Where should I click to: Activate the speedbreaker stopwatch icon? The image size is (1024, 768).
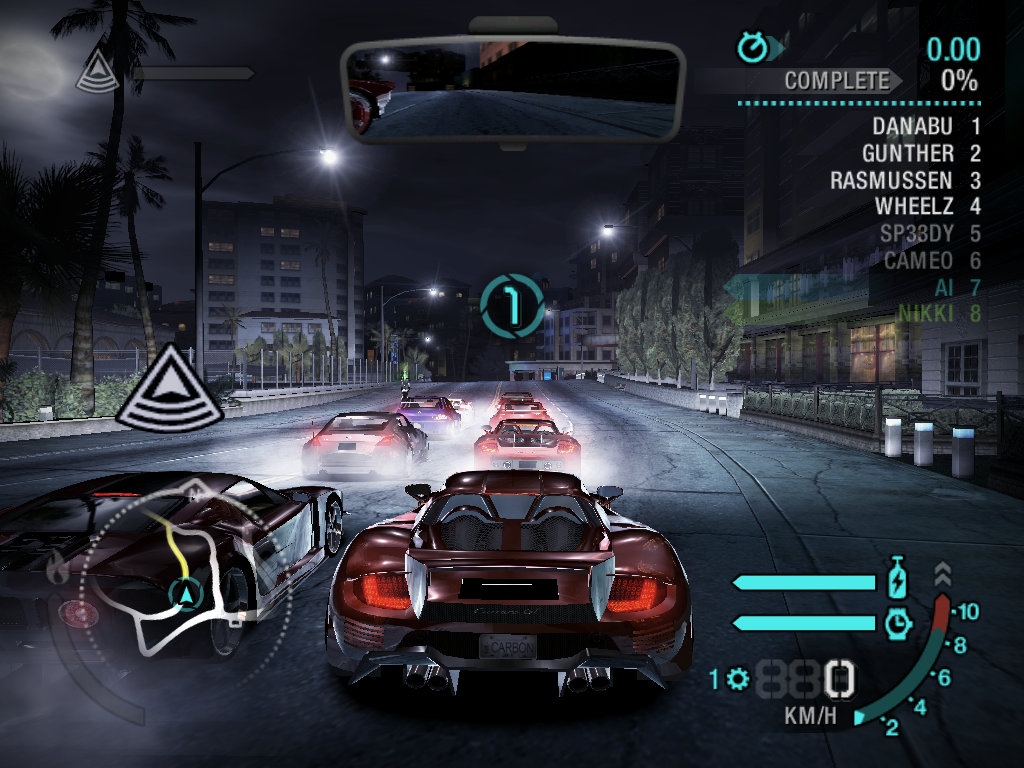pos(898,623)
